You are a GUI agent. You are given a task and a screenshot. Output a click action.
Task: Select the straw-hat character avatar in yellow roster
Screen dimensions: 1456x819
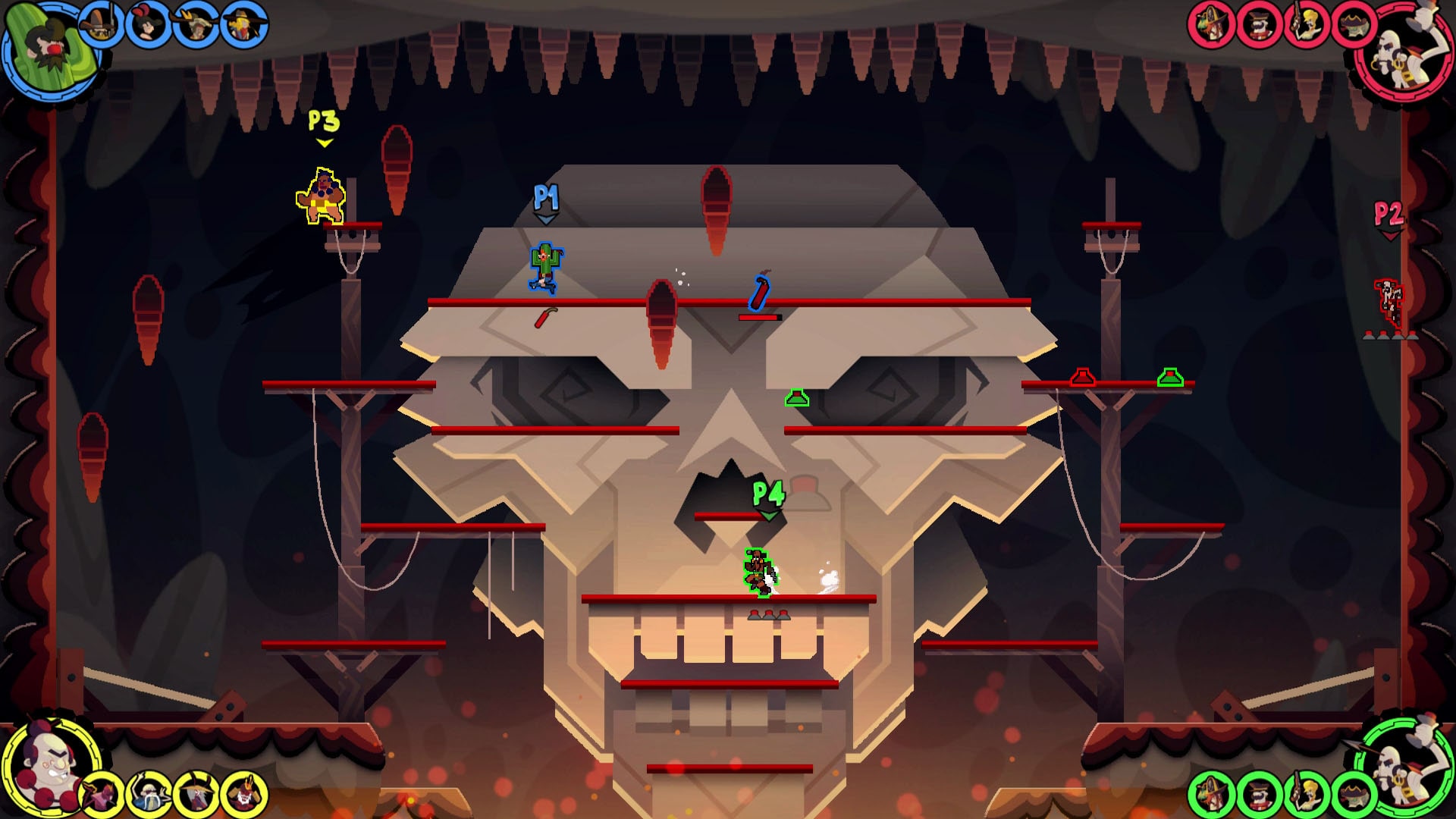click(196, 792)
